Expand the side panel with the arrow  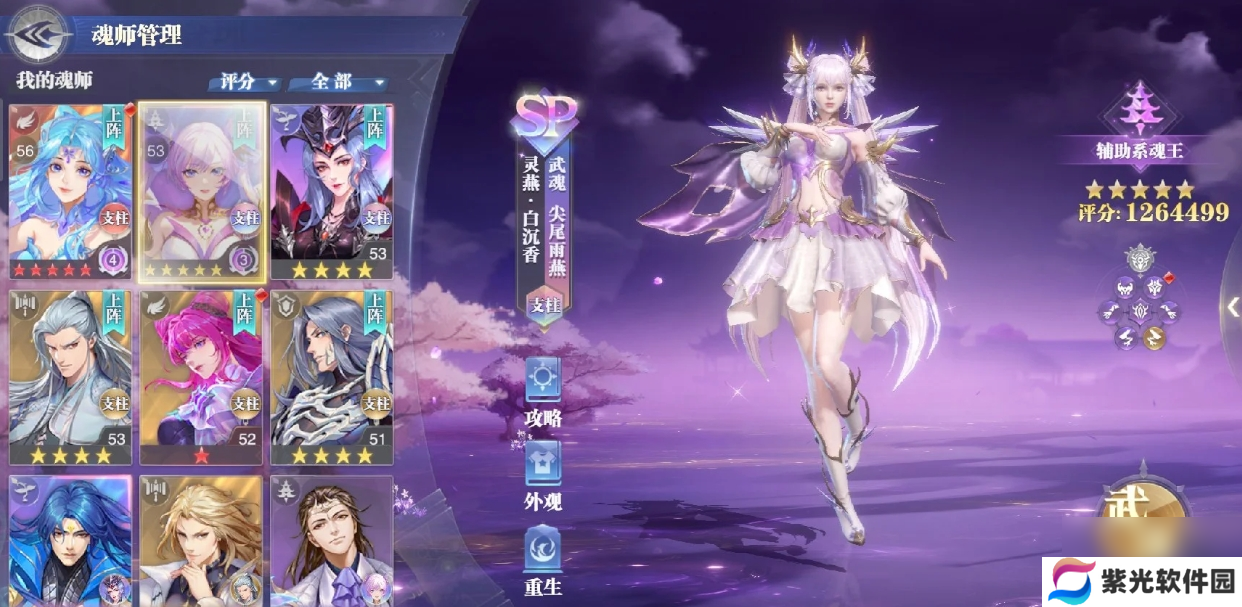(1232, 307)
